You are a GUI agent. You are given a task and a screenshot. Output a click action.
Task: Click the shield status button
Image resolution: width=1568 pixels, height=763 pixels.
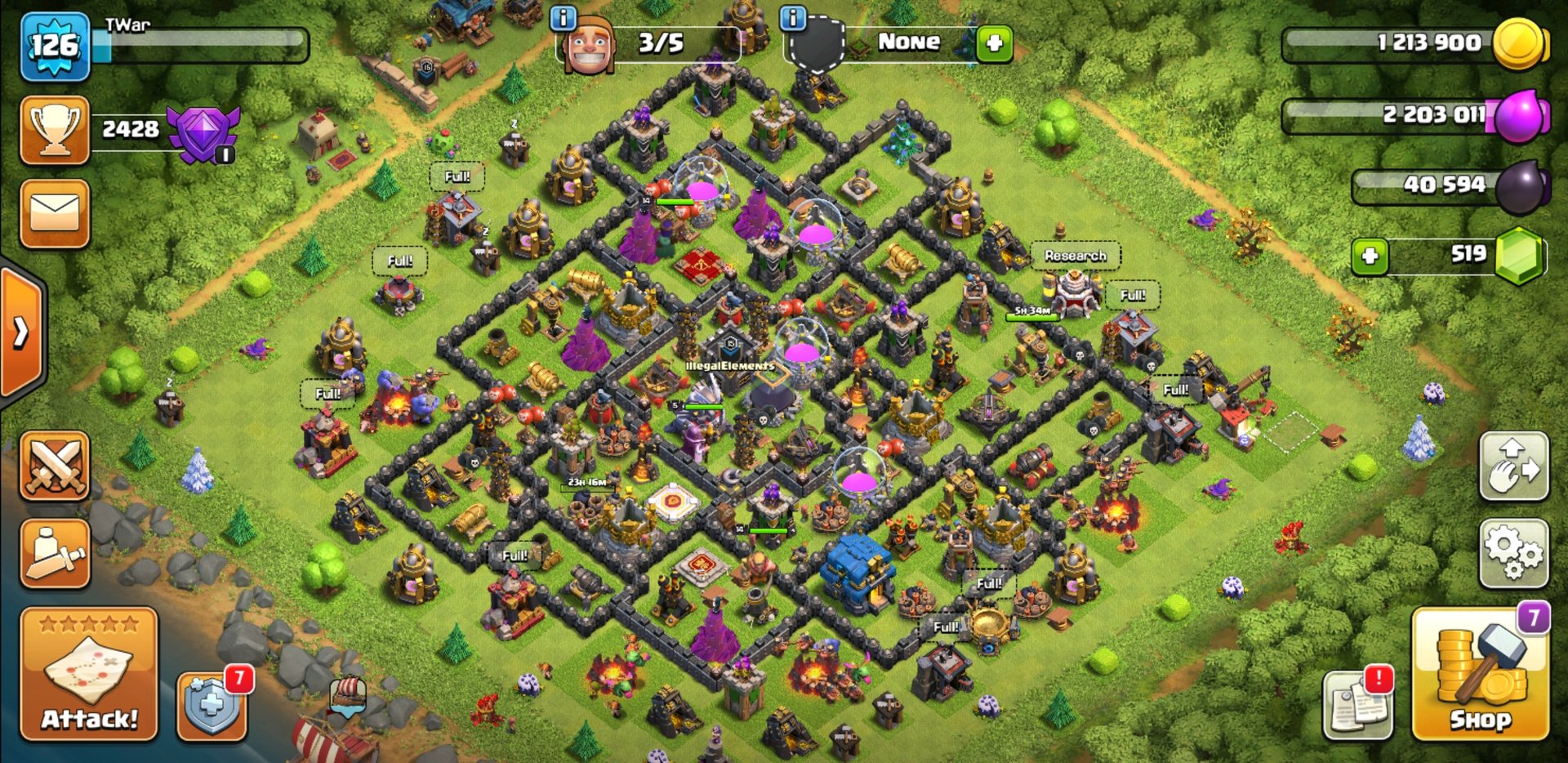pyautogui.click(x=211, y=706)
